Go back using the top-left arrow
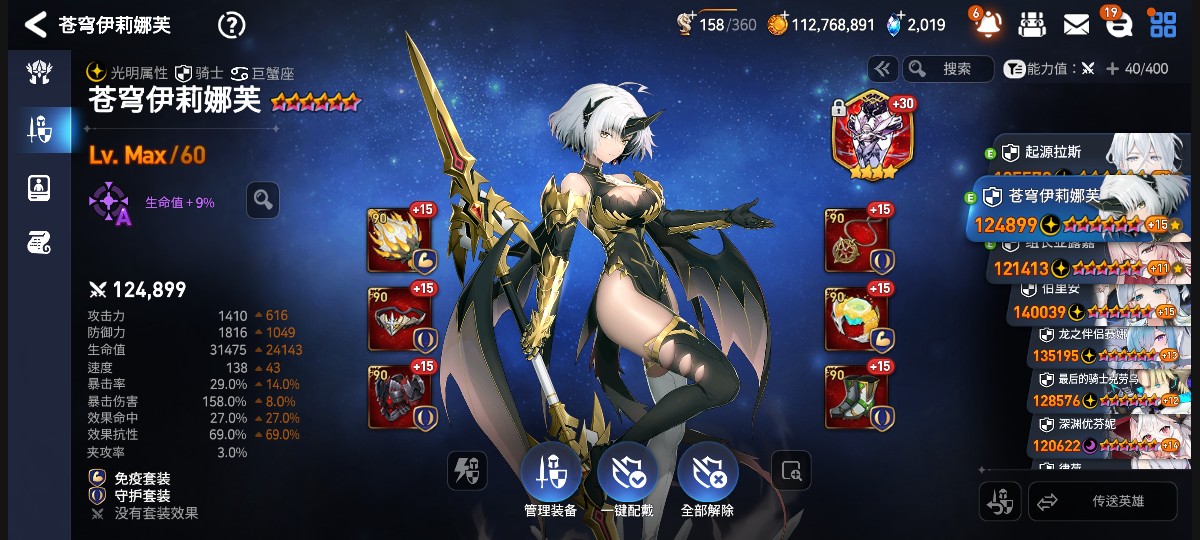Screen dimensions: 1200x540 click(36, 24)
